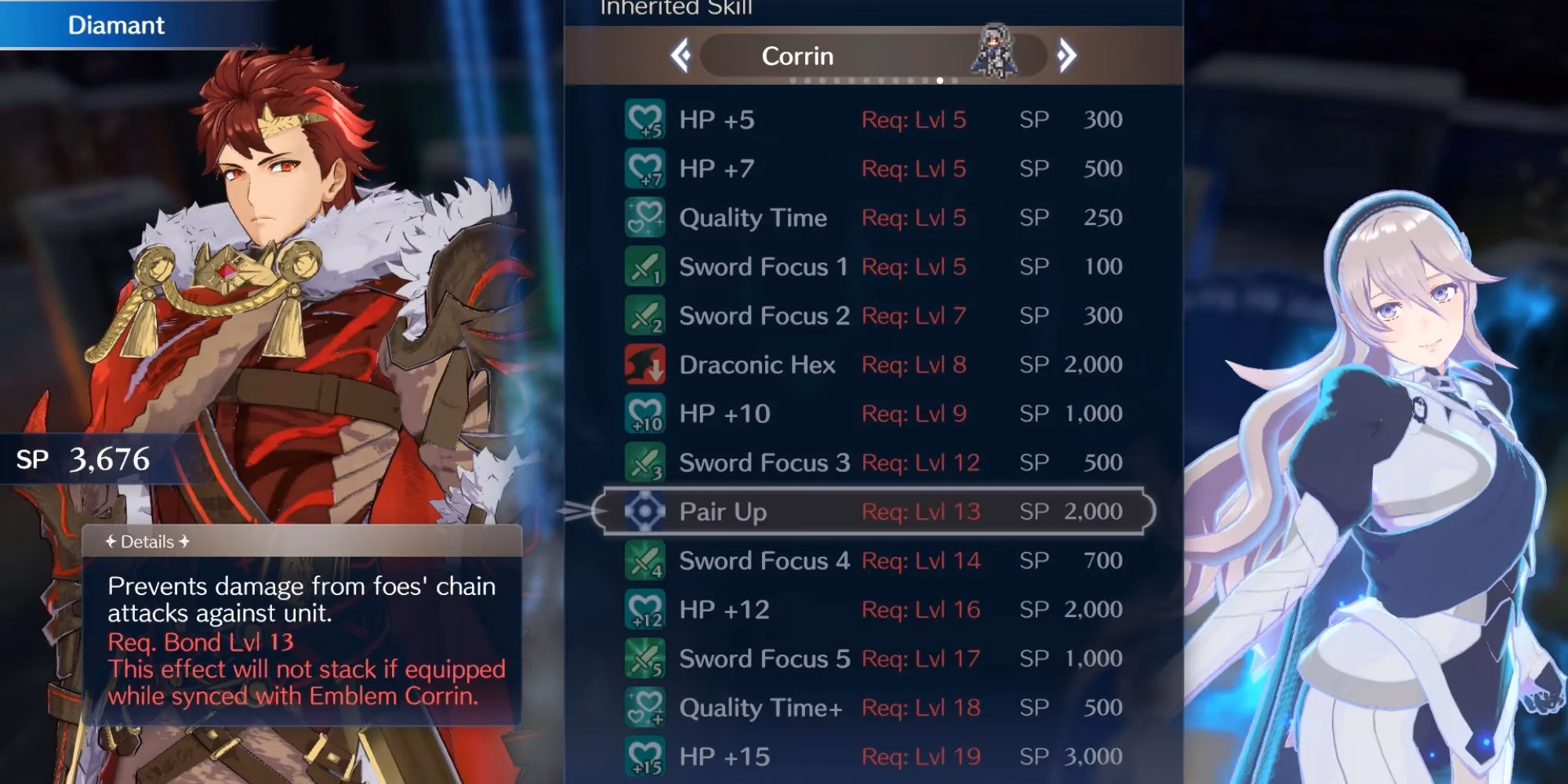The image size is (1568, 784).
Task: Select the Pair Up shield icon
Action: 644,511
